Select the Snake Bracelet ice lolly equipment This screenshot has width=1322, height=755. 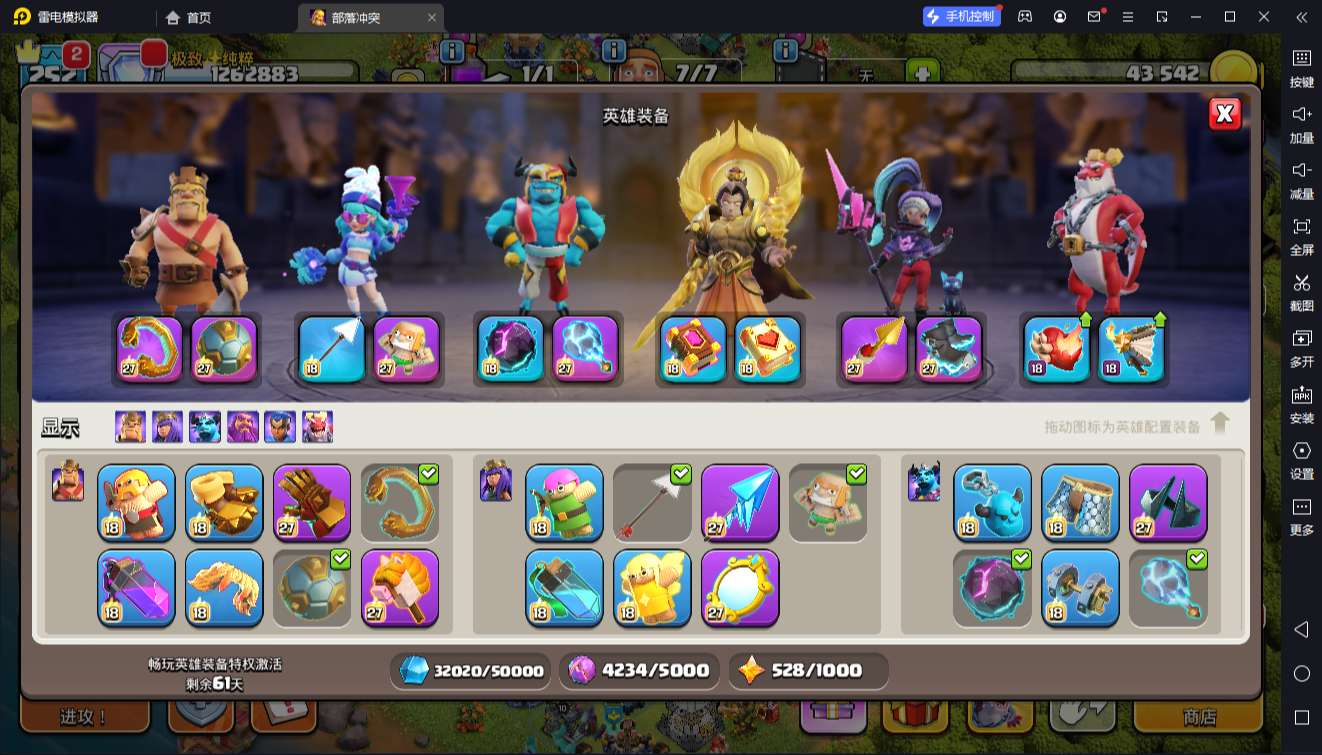click(400, 588)
